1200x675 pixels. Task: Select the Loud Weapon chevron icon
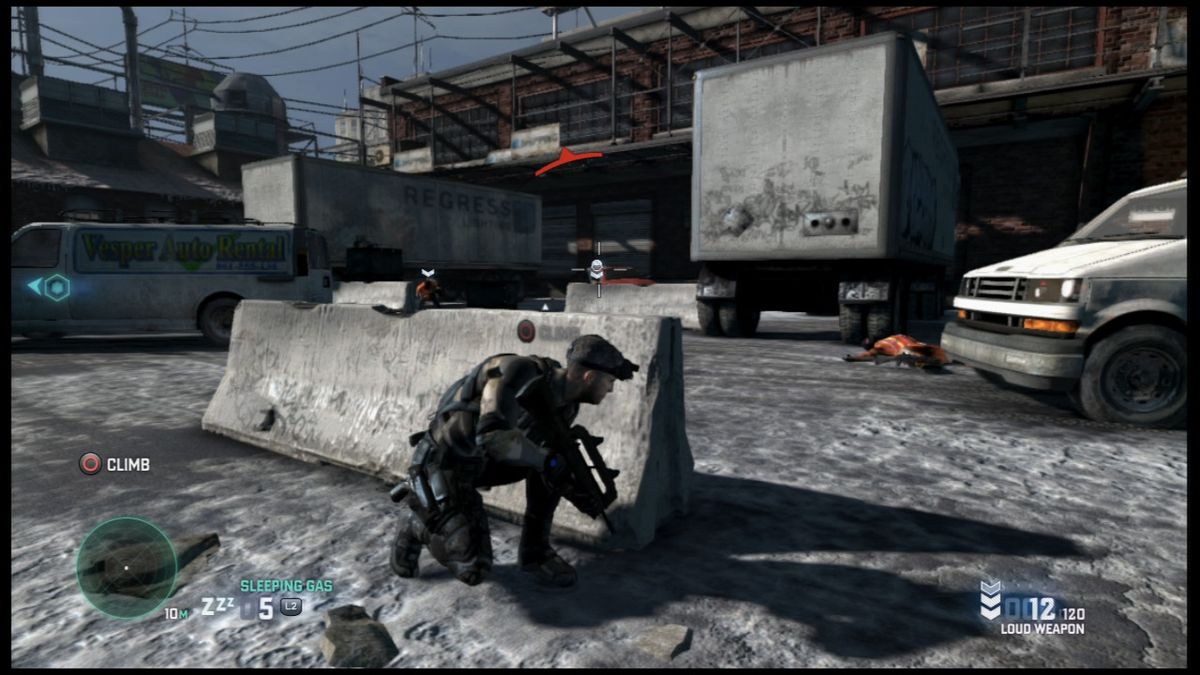(x=989, y=600)
